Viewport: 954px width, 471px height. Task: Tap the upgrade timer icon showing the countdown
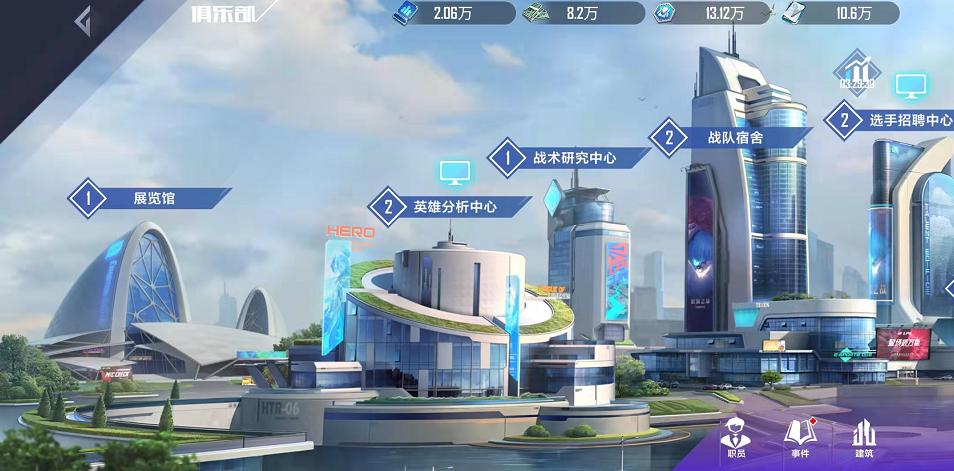point(856,72)
